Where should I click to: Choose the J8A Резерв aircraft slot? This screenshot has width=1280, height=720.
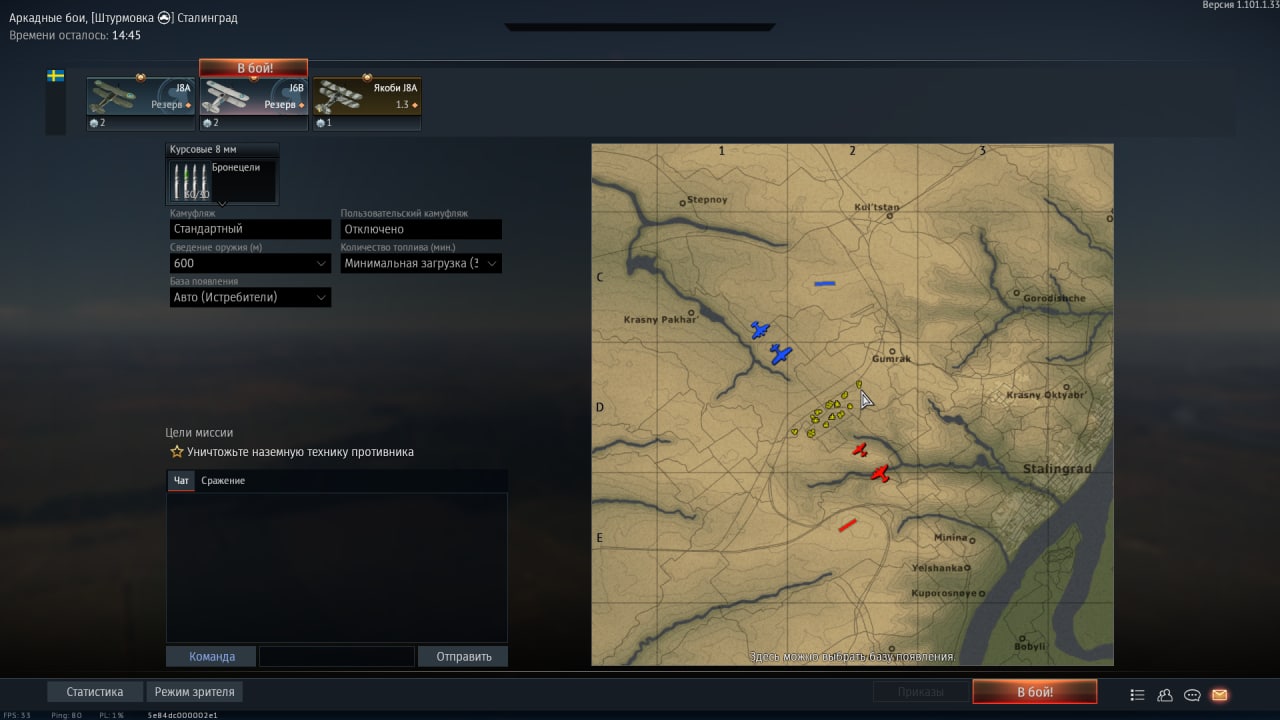click(141, 103)
